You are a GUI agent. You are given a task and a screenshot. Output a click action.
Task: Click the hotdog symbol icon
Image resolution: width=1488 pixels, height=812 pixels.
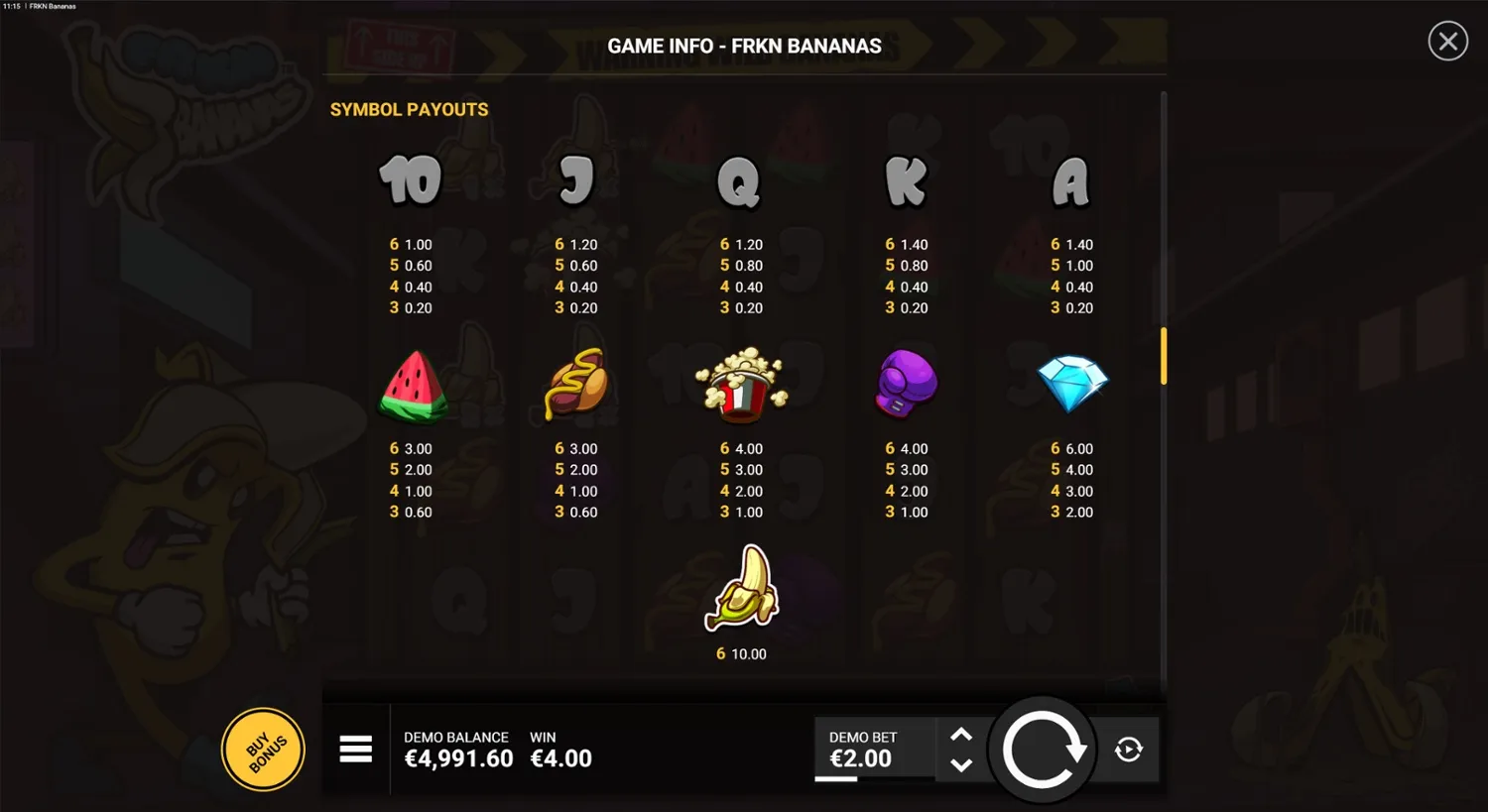(x=575, y=385)
